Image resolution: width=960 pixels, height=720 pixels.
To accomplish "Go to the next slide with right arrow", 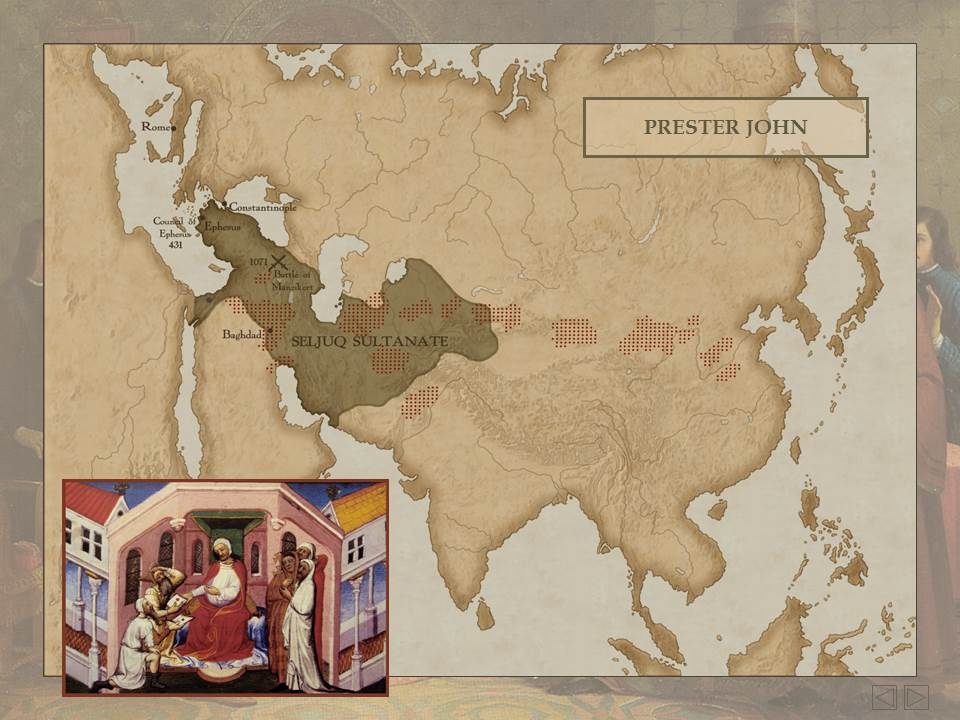I will [916, 697].
